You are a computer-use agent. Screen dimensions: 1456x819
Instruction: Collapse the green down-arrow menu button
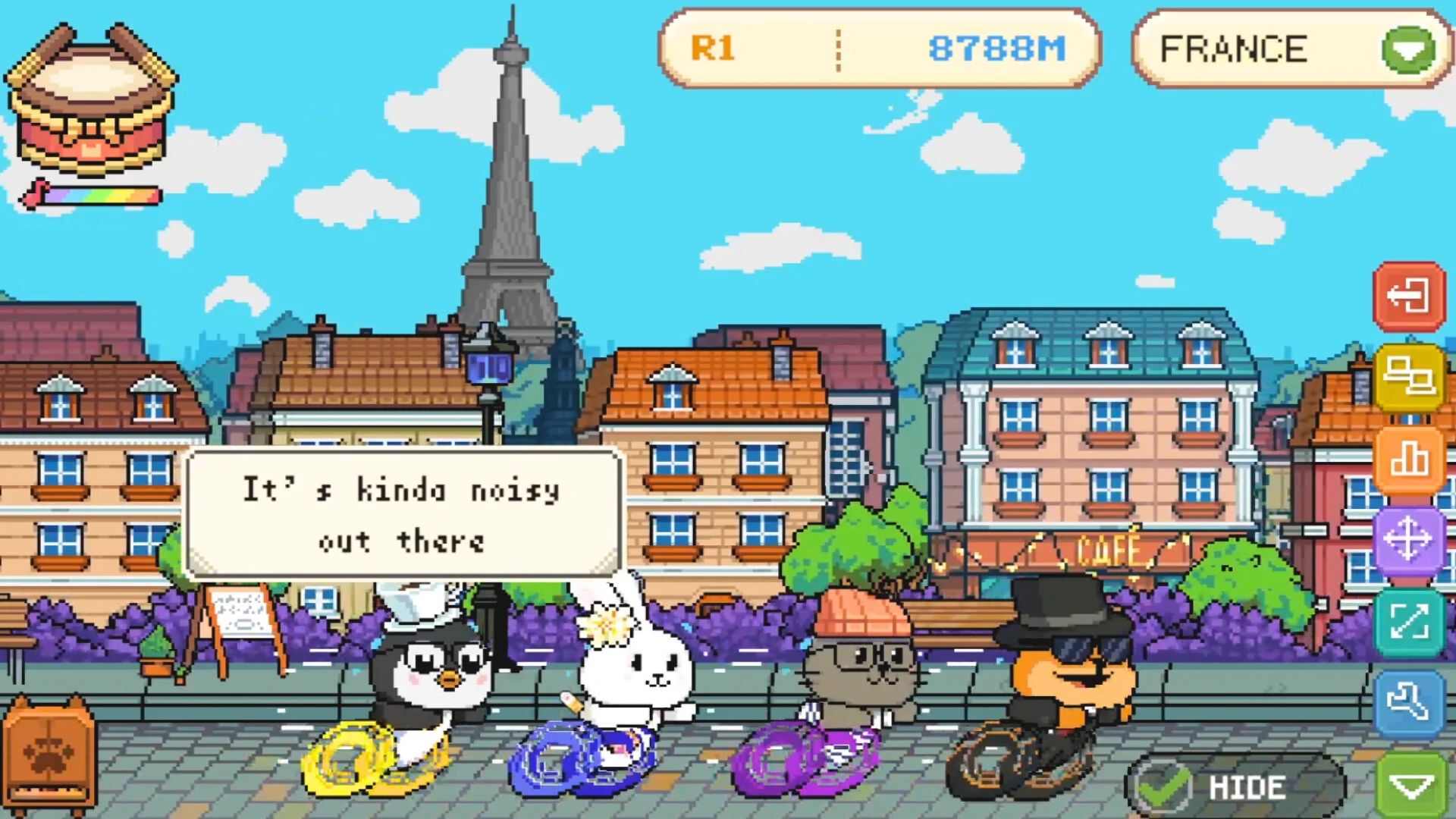tap(1412, 786)
